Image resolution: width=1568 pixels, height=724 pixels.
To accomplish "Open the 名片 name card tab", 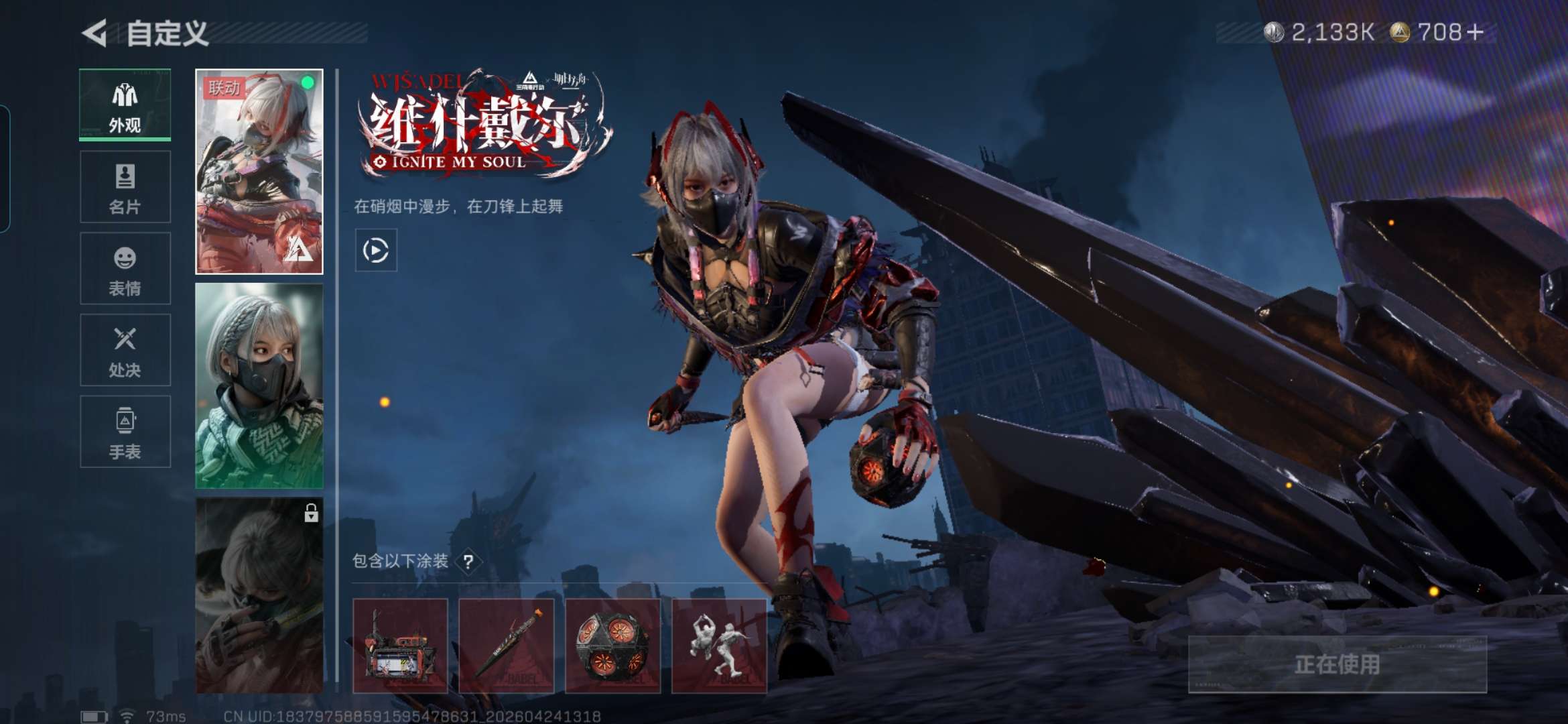I will (x=125, y=187).
